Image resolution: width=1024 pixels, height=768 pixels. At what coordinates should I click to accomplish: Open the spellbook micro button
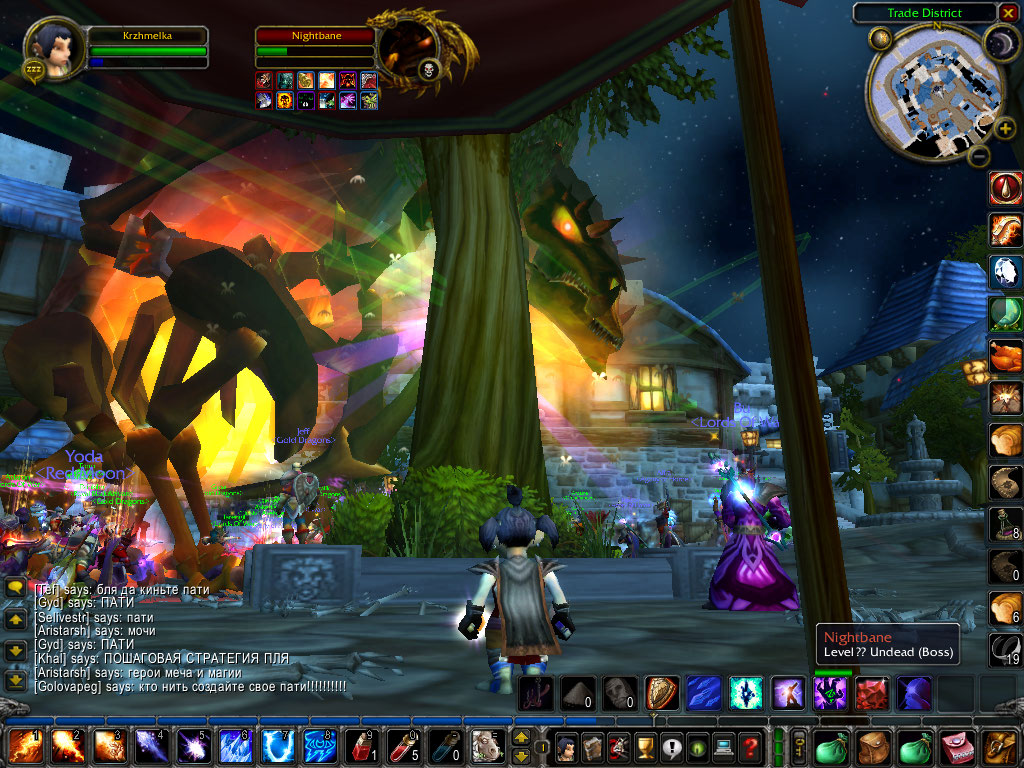[592, 747]
